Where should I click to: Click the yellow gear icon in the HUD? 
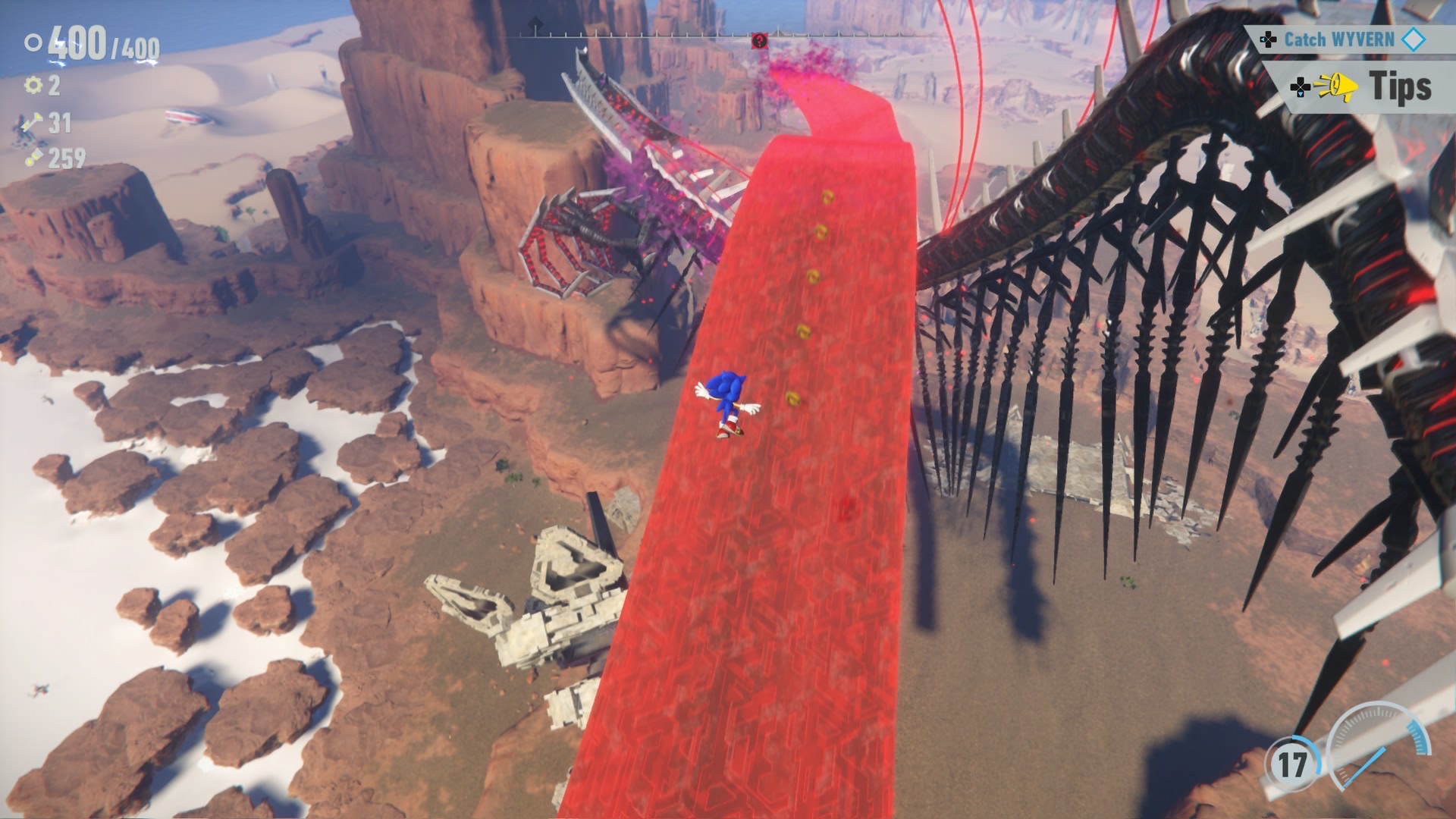click(33, 85)
